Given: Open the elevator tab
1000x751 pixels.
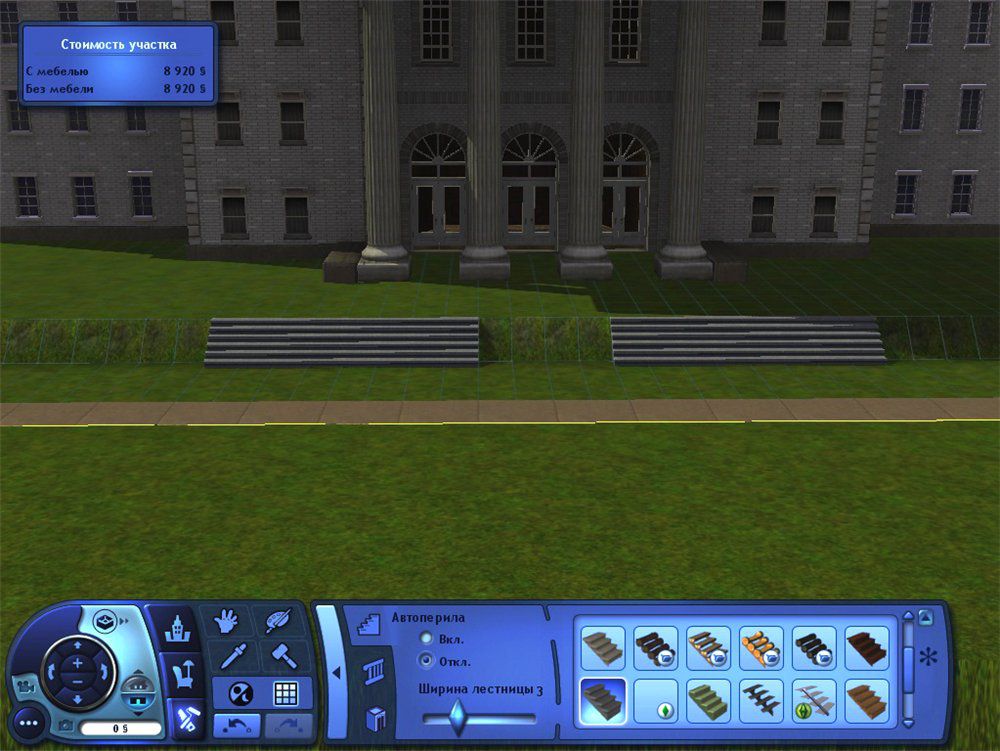Looking at the screenshot, I should click(375, 717).
